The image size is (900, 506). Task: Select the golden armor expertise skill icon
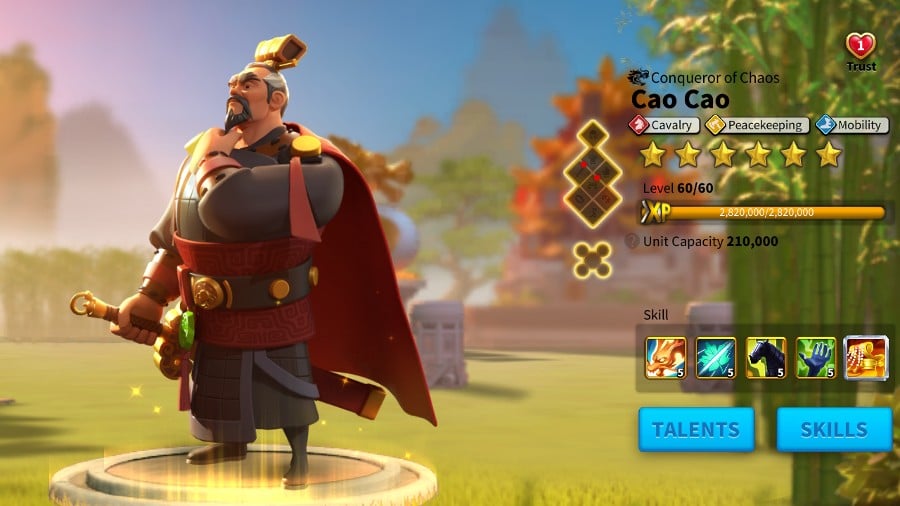[x=865, y=358]
